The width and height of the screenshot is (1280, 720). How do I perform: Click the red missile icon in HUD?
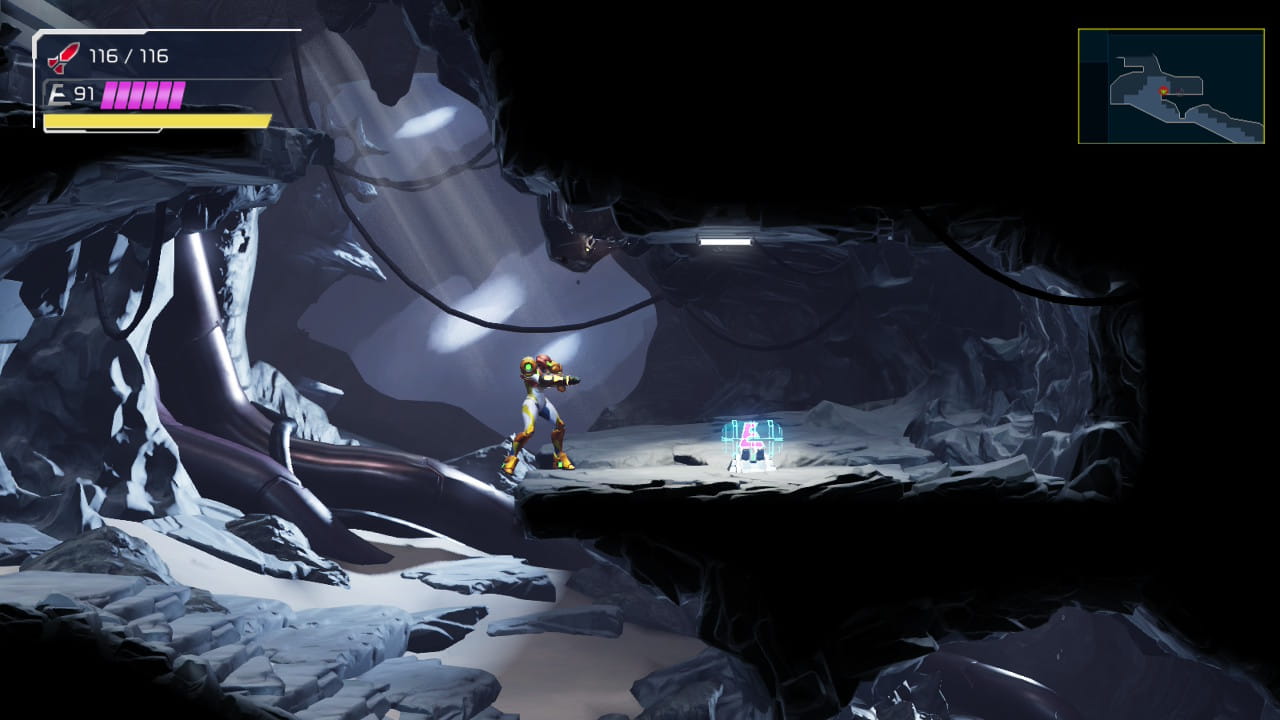64,58
